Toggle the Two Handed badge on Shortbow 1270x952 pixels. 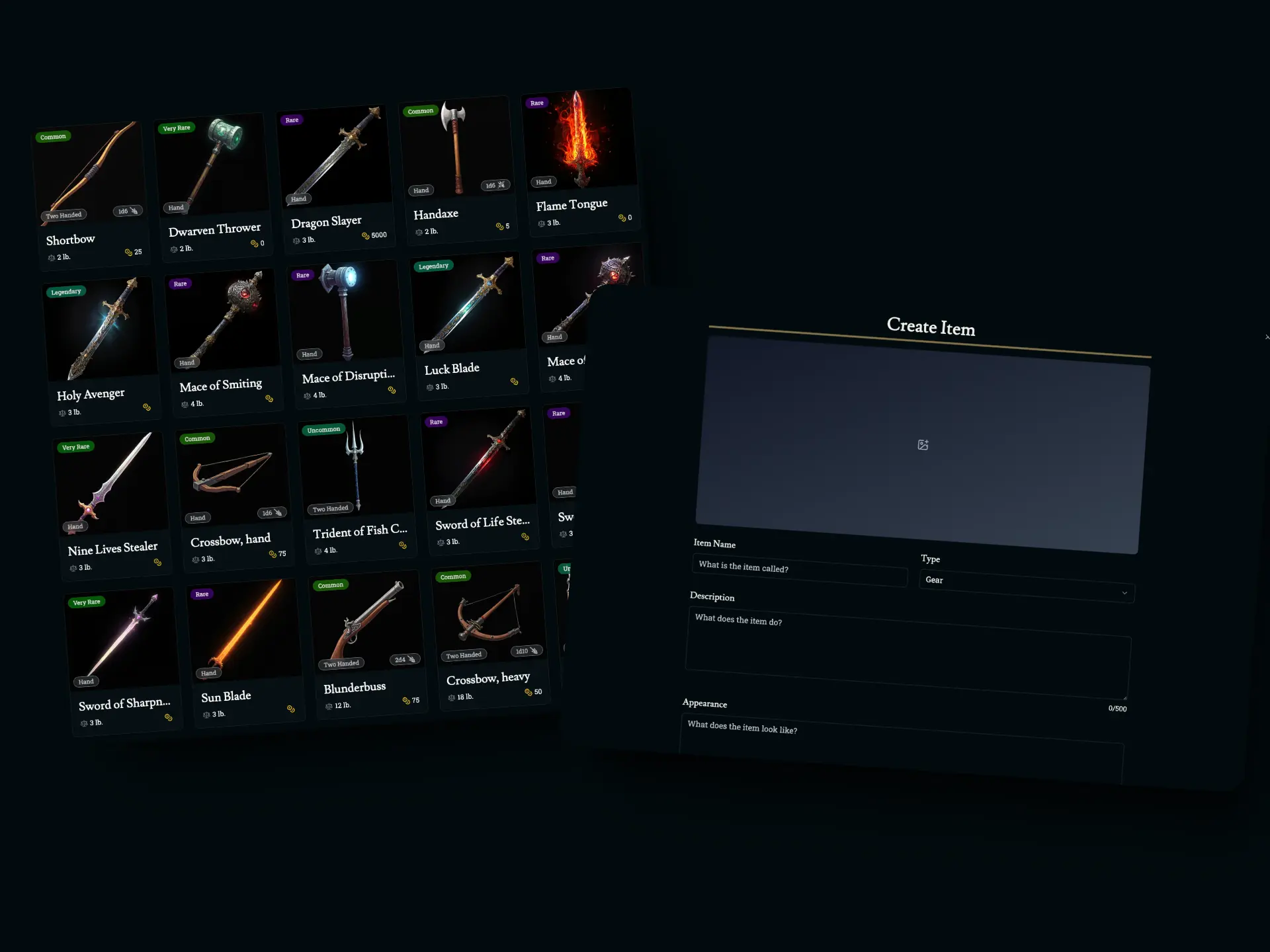tap(63, 215)
